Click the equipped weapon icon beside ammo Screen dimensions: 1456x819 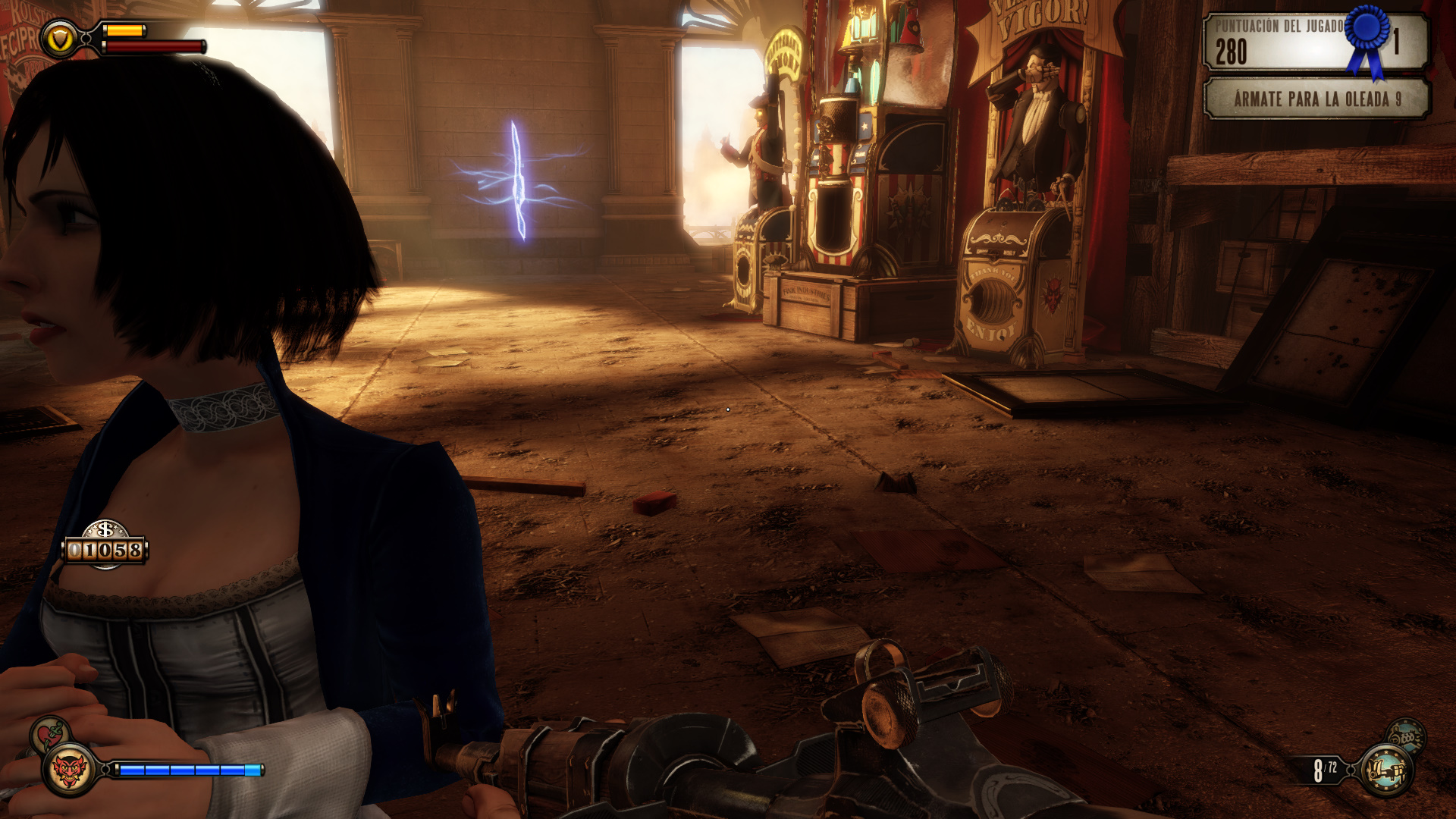pos(1386,770)
